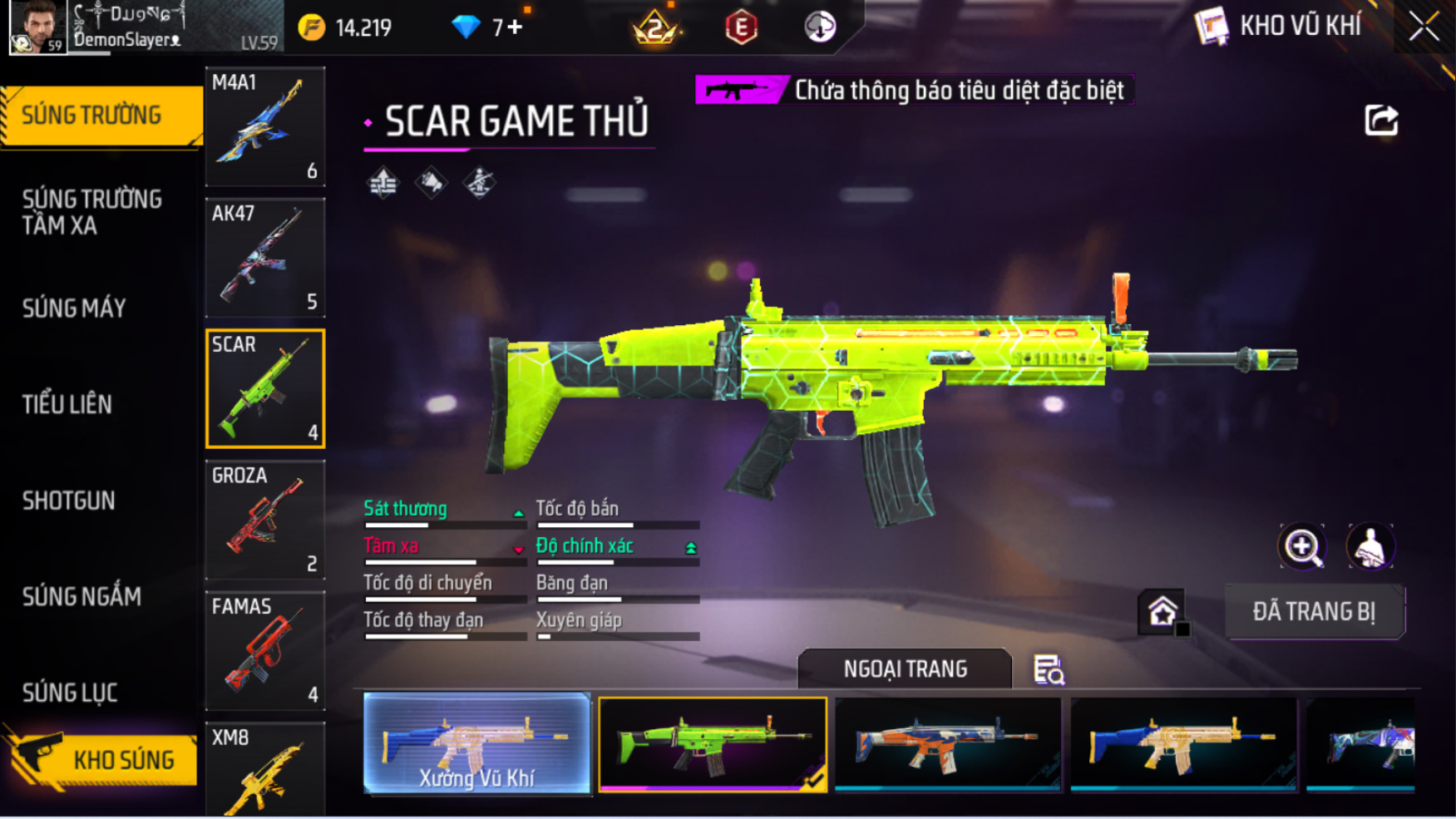The width and height of the screenshot is (1456, 819).
Task: Switch to Súng Trường Tầm Xa category
Action: click(92, 212)
